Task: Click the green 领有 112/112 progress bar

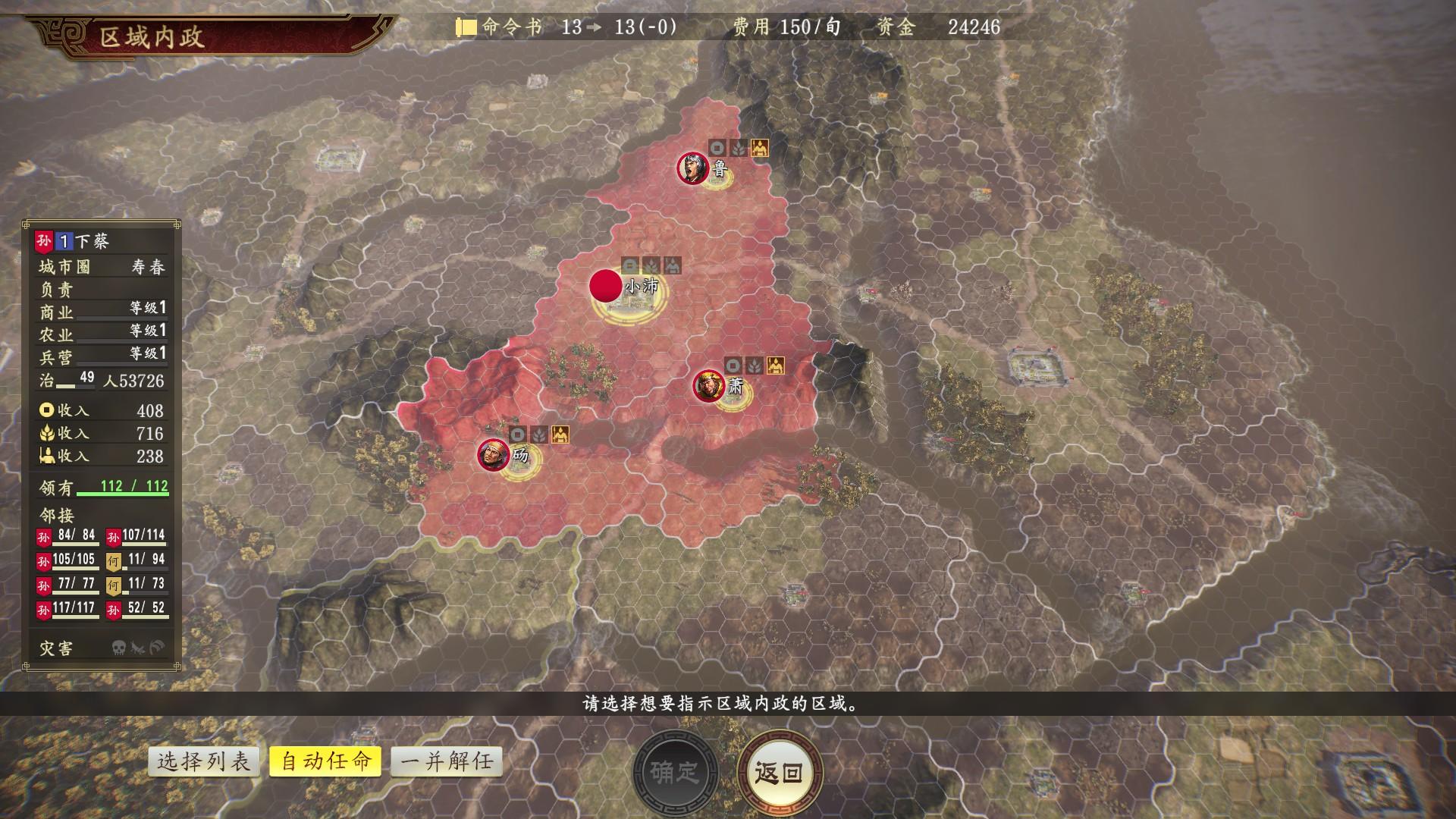Action: coord(122,494)
